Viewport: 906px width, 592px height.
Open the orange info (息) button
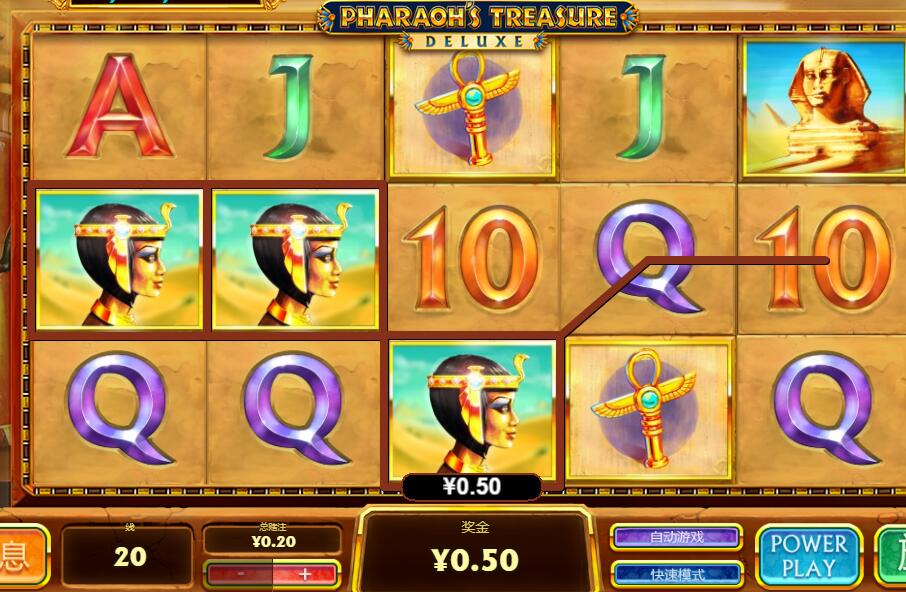click(22, 555)
